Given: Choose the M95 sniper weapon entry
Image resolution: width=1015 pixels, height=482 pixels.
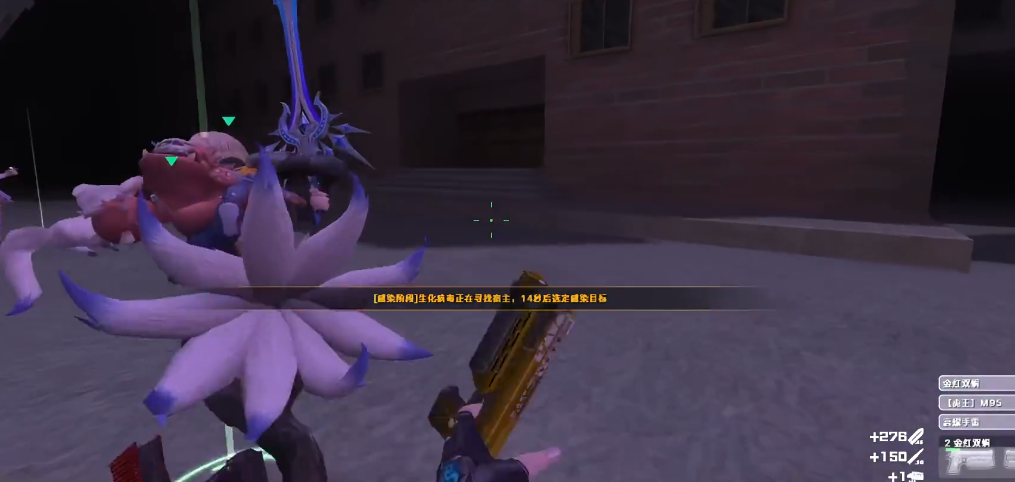Looking at the screenshot, I should click(975, 403).
